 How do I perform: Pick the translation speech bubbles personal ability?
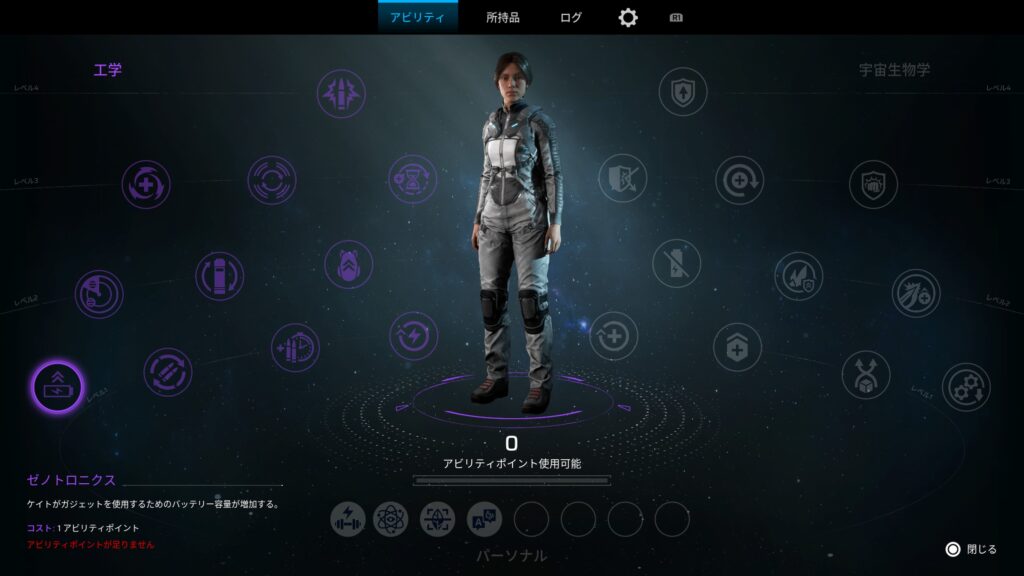[x=484, y=518]
